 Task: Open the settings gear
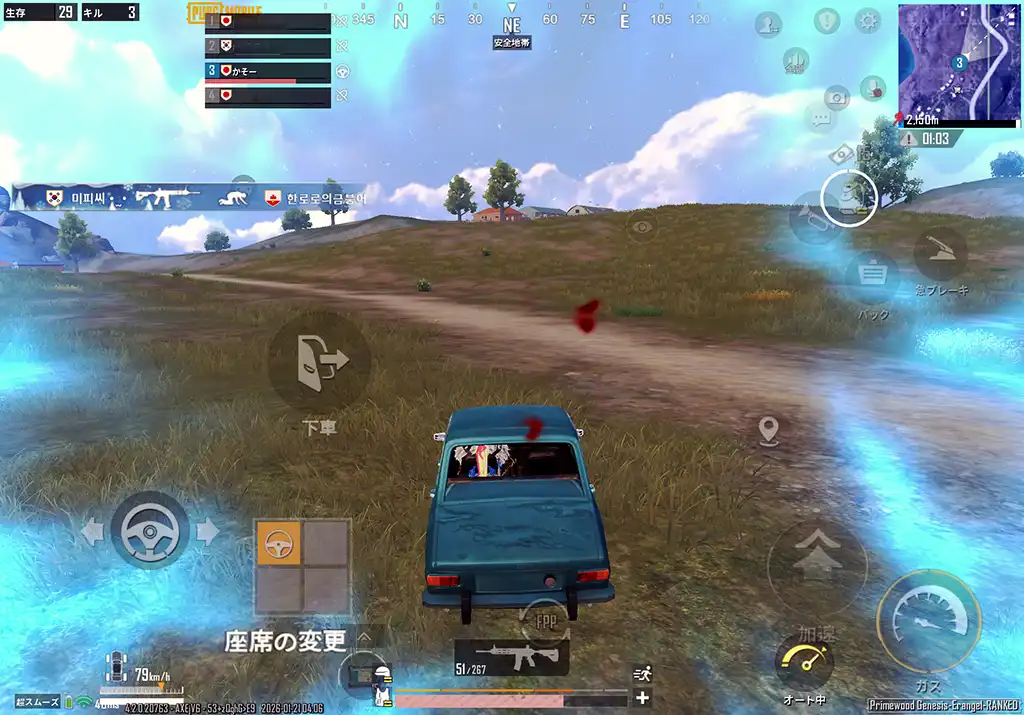click(867, 21)
